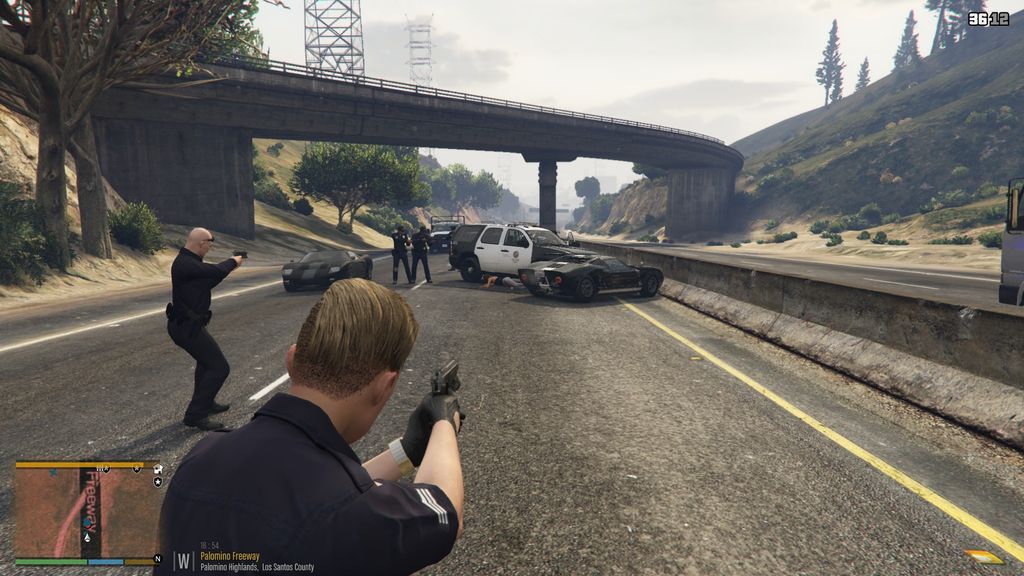The height and width of the screenshot is (576, 1024).
Task: Click the police badge blip beneath the house icon
Action: pos(158,482)
